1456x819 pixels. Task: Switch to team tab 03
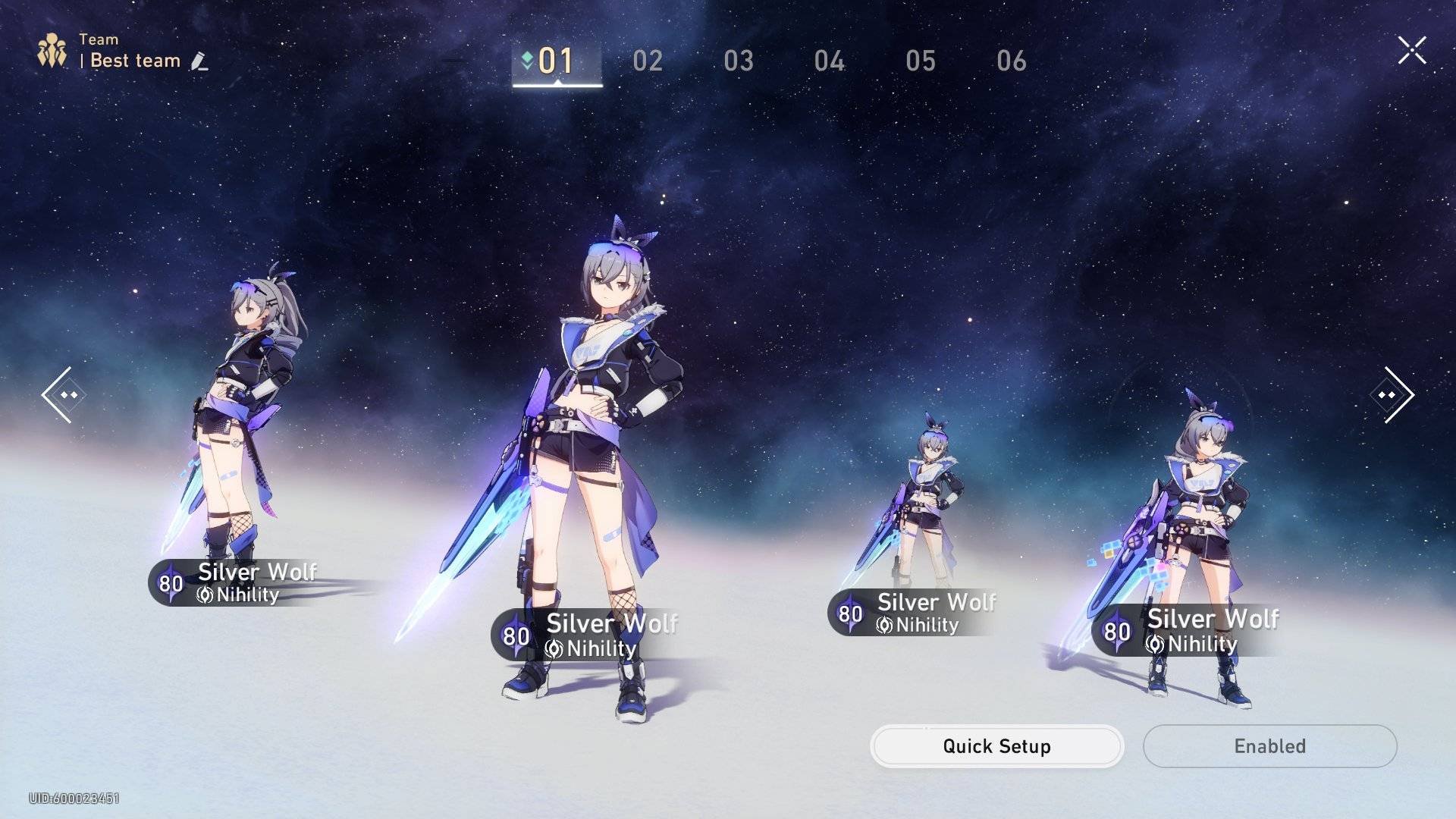pos(739,61)
